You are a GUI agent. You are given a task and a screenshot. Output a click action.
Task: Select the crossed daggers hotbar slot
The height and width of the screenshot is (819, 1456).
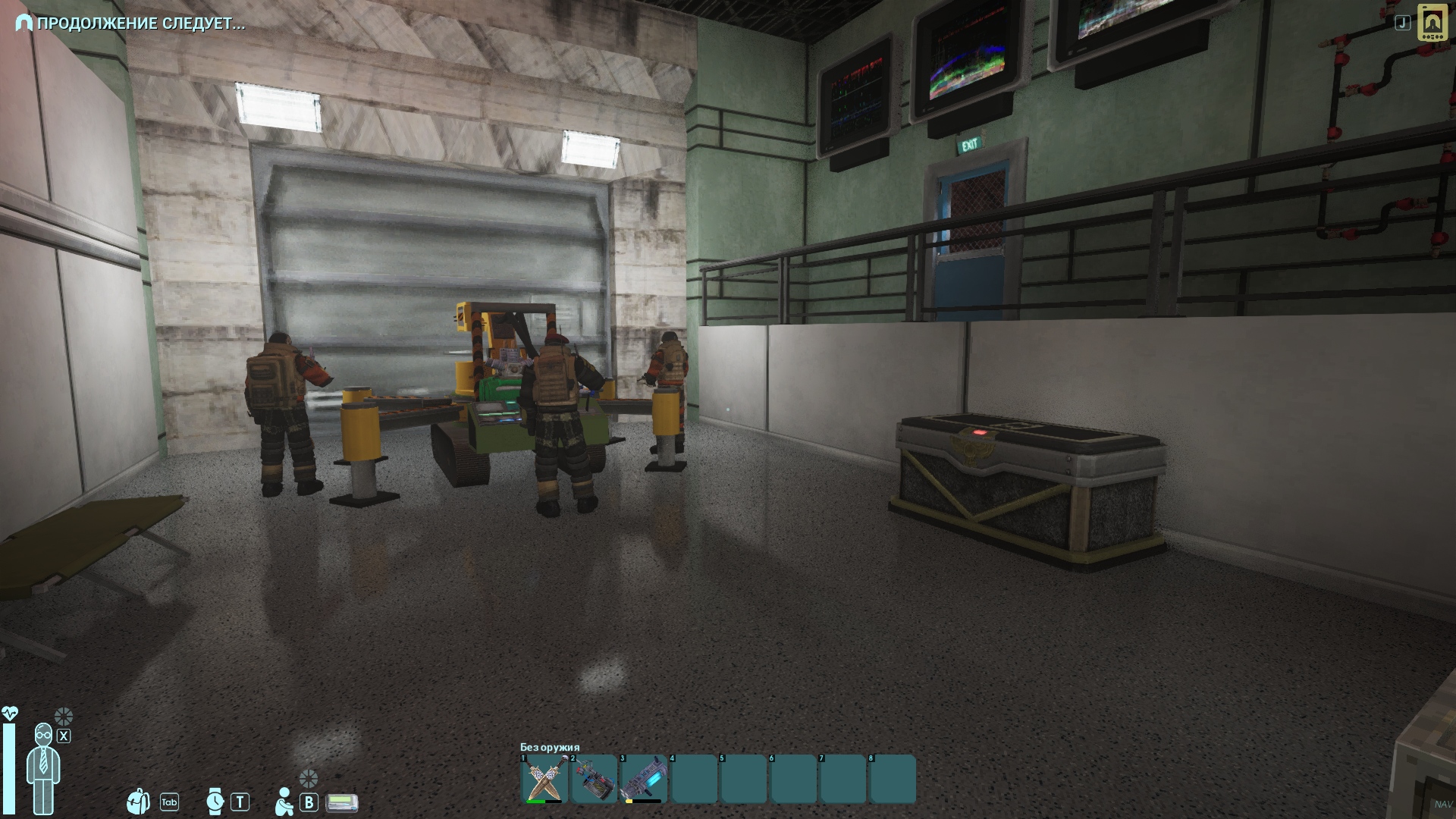coord(544,779)
